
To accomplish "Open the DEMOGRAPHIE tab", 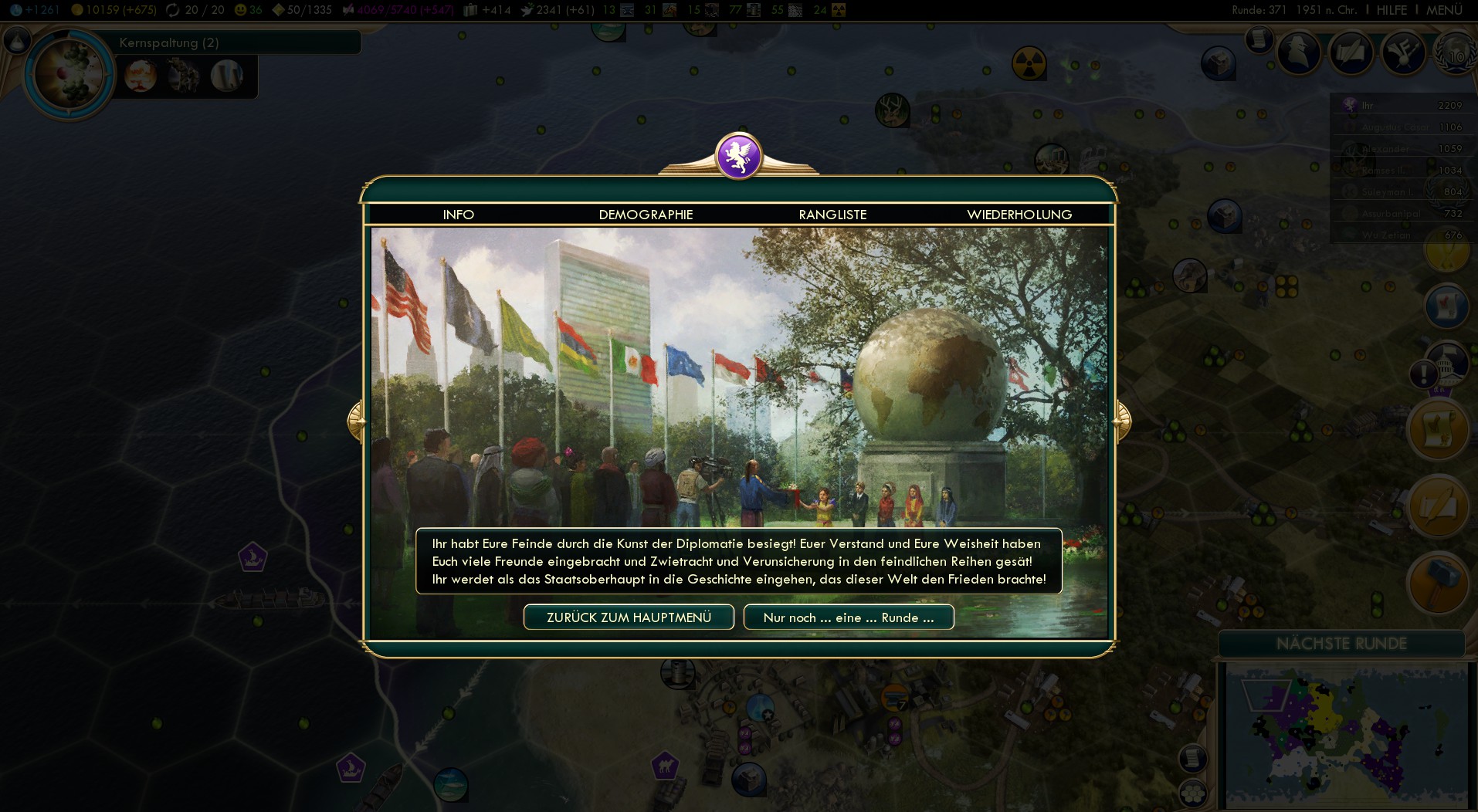I will [646, 215].
